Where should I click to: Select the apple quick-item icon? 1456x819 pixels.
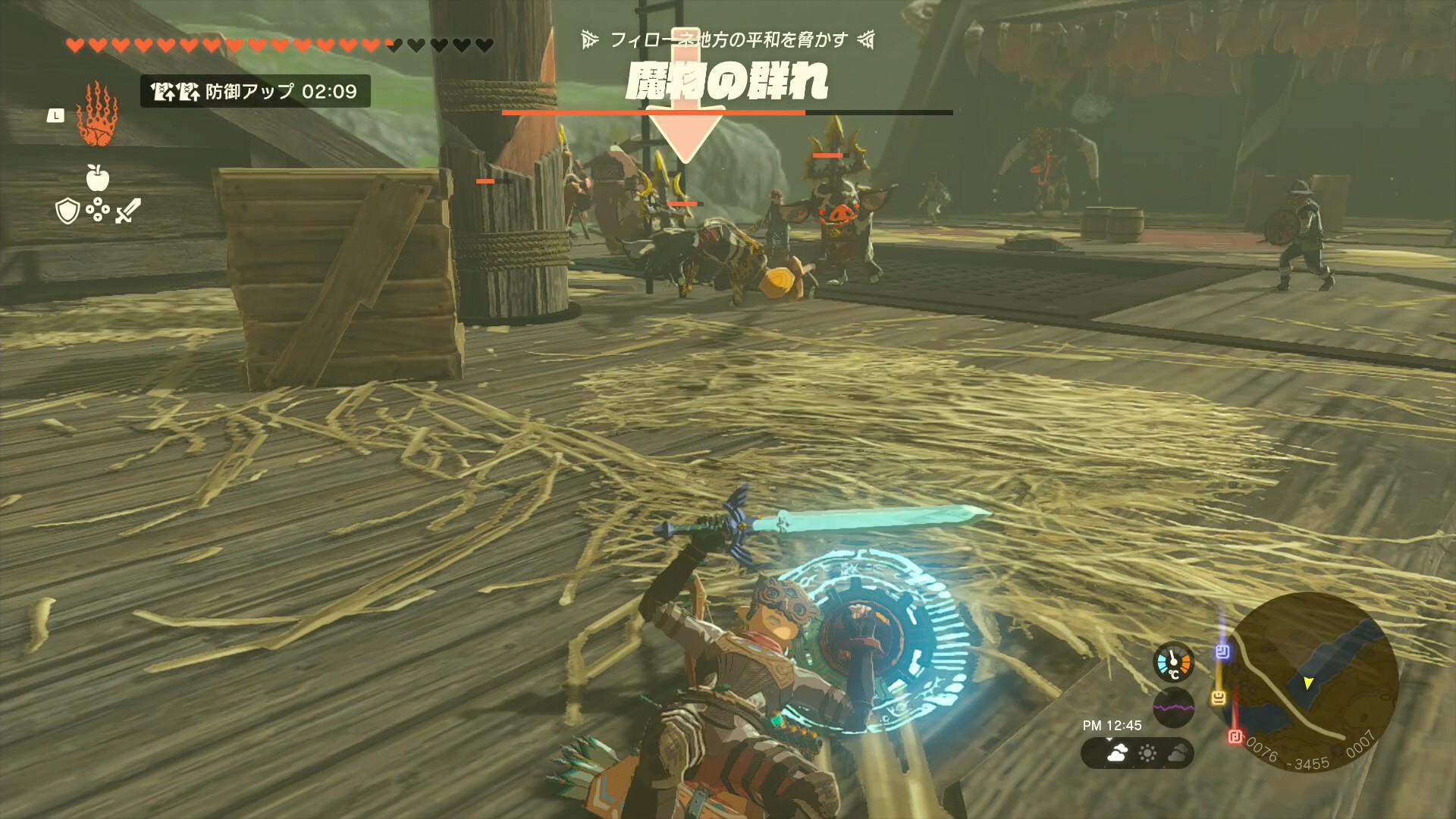(98, 178)
